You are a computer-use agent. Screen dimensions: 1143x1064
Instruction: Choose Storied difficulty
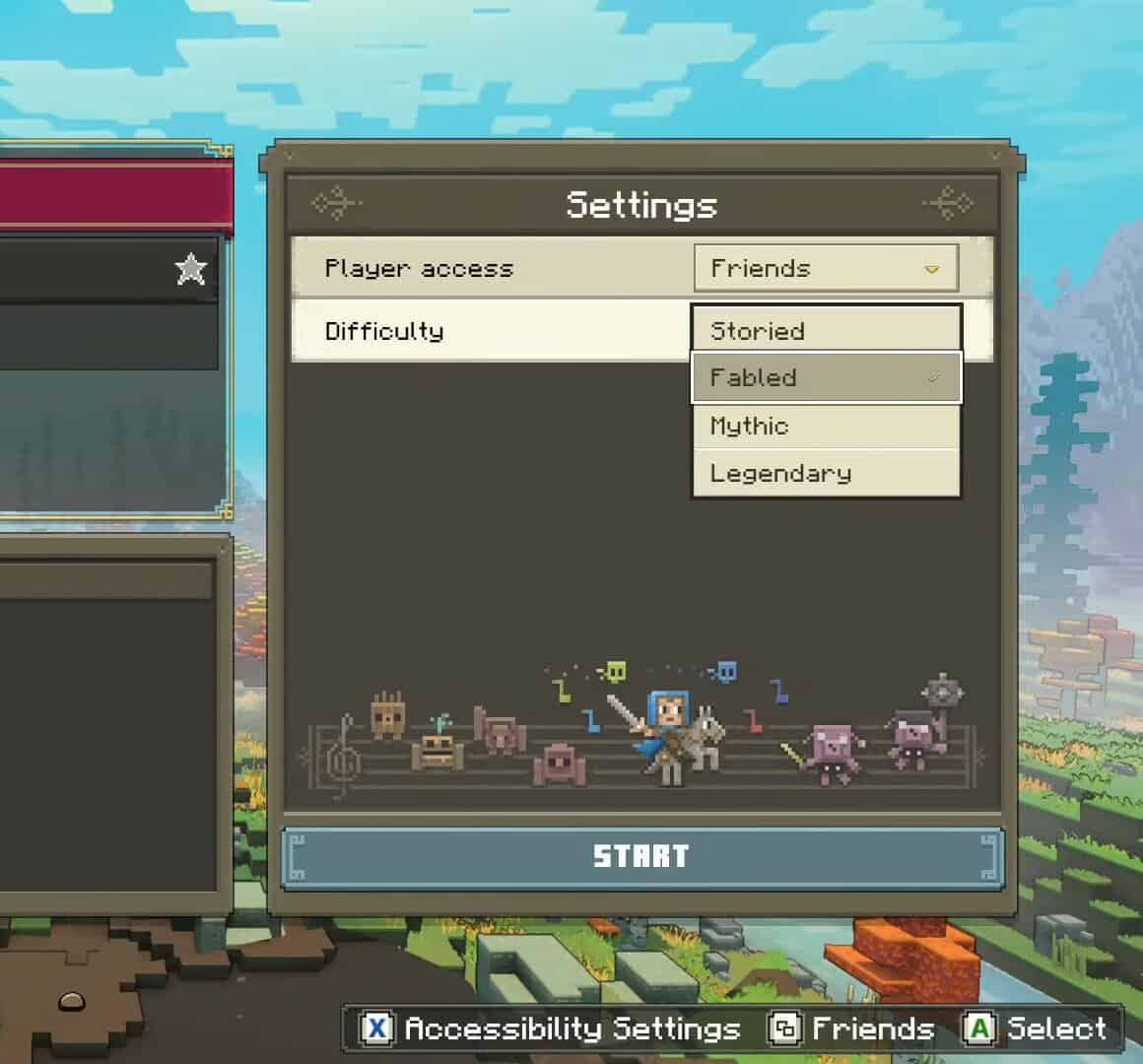[x=826, y=330]
